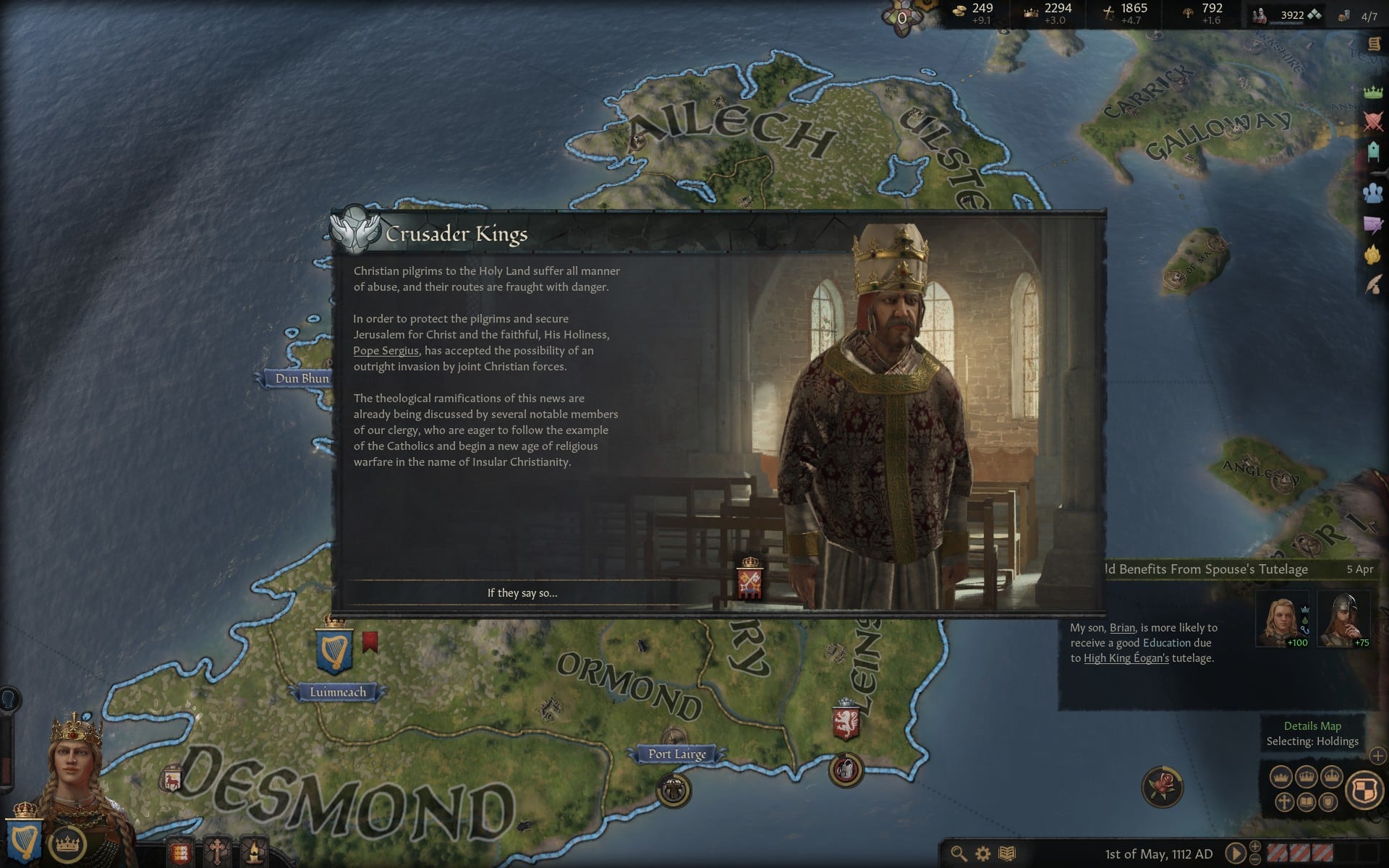
Task: Follow the Pope Sergius link in event text
Action: (x=386, y=351)
